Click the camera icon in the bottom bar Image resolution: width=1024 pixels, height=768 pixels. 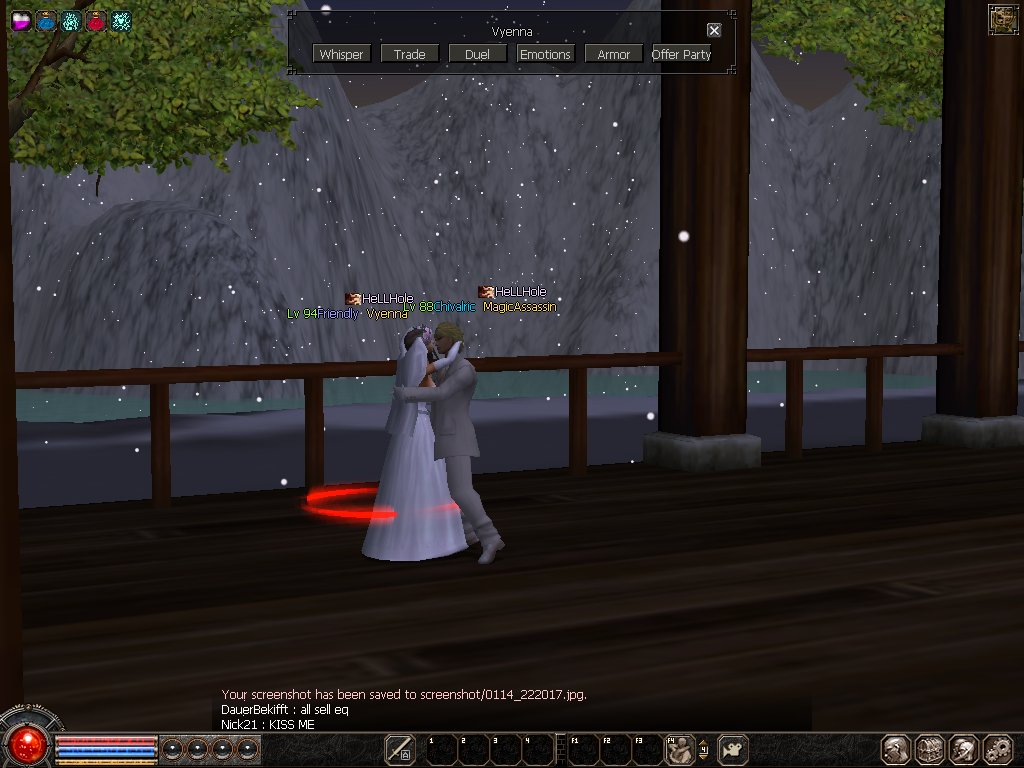[x=734, y=749]
